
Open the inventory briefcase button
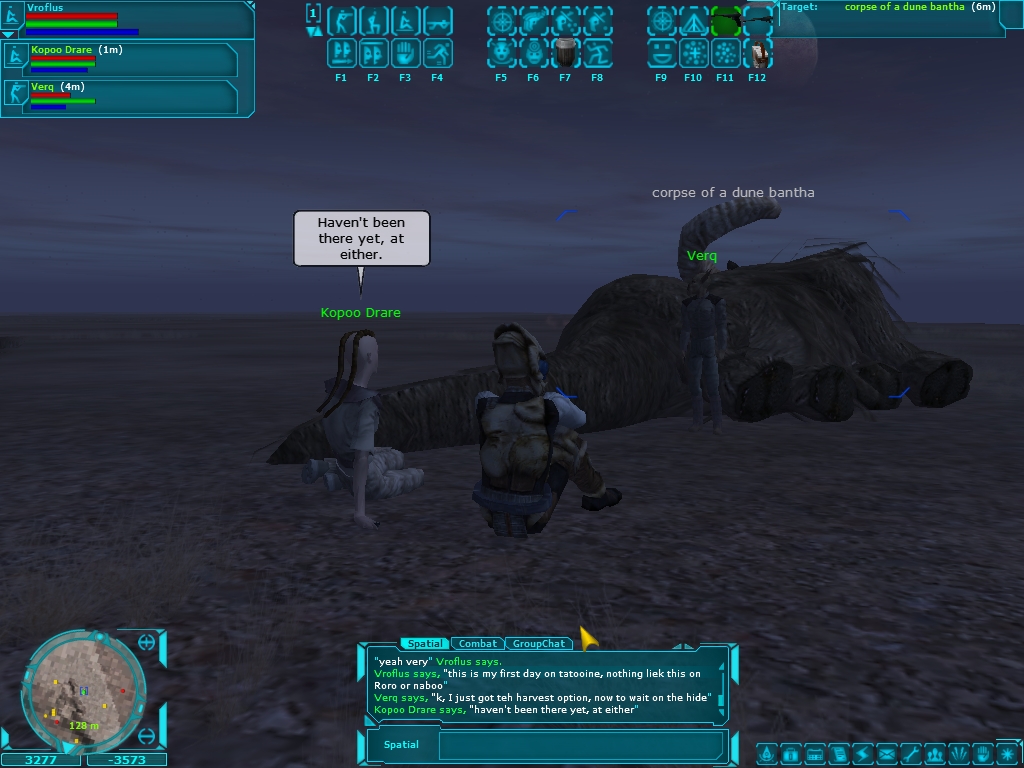790,753
